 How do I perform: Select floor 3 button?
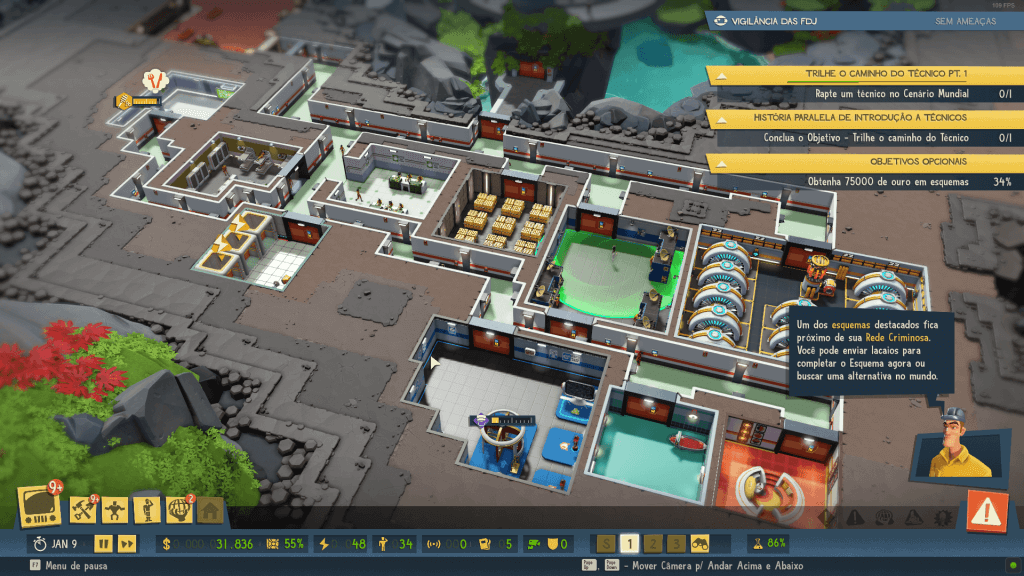(676, 544)
